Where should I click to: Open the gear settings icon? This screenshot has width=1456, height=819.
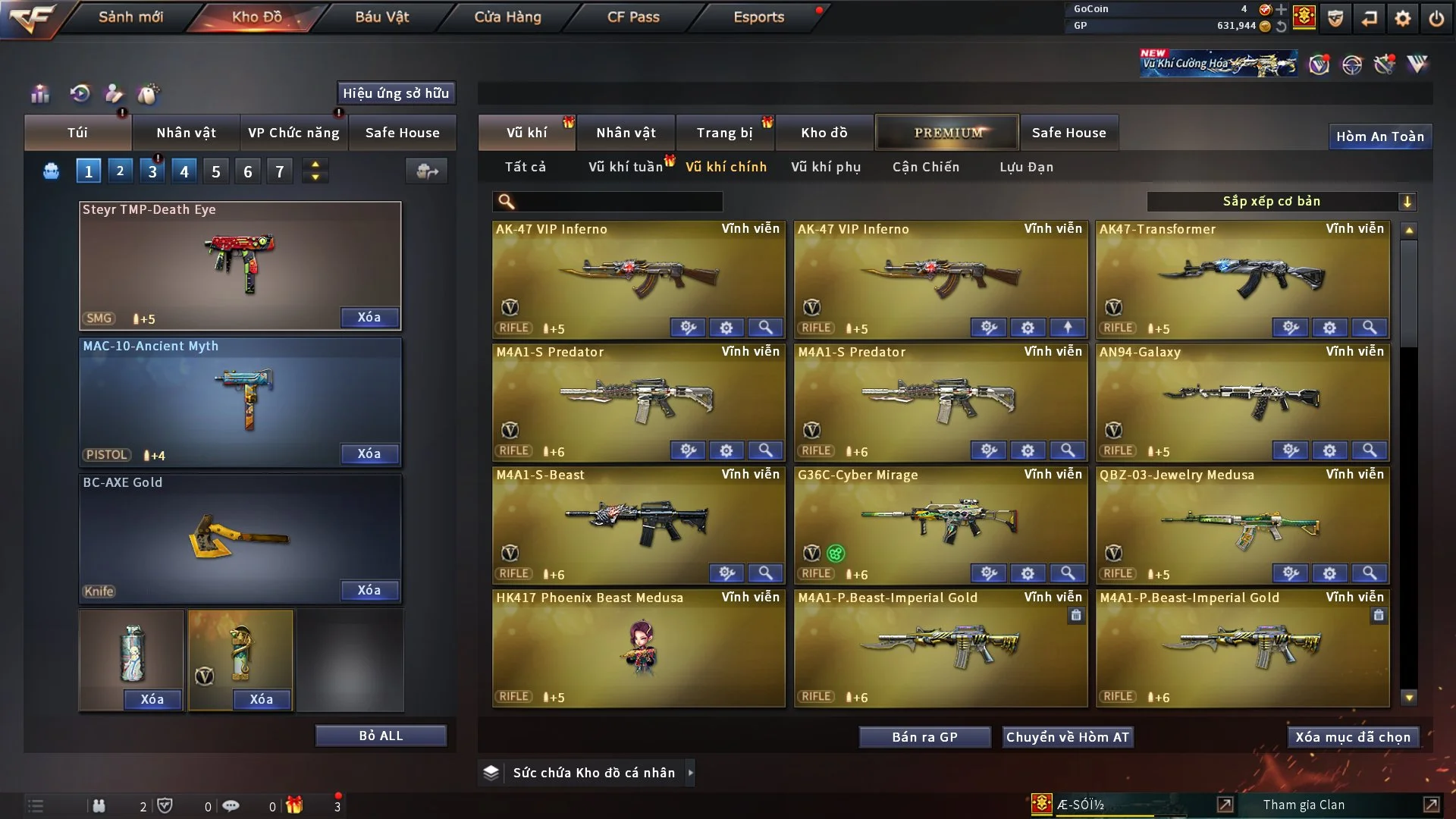point(1402,18)
